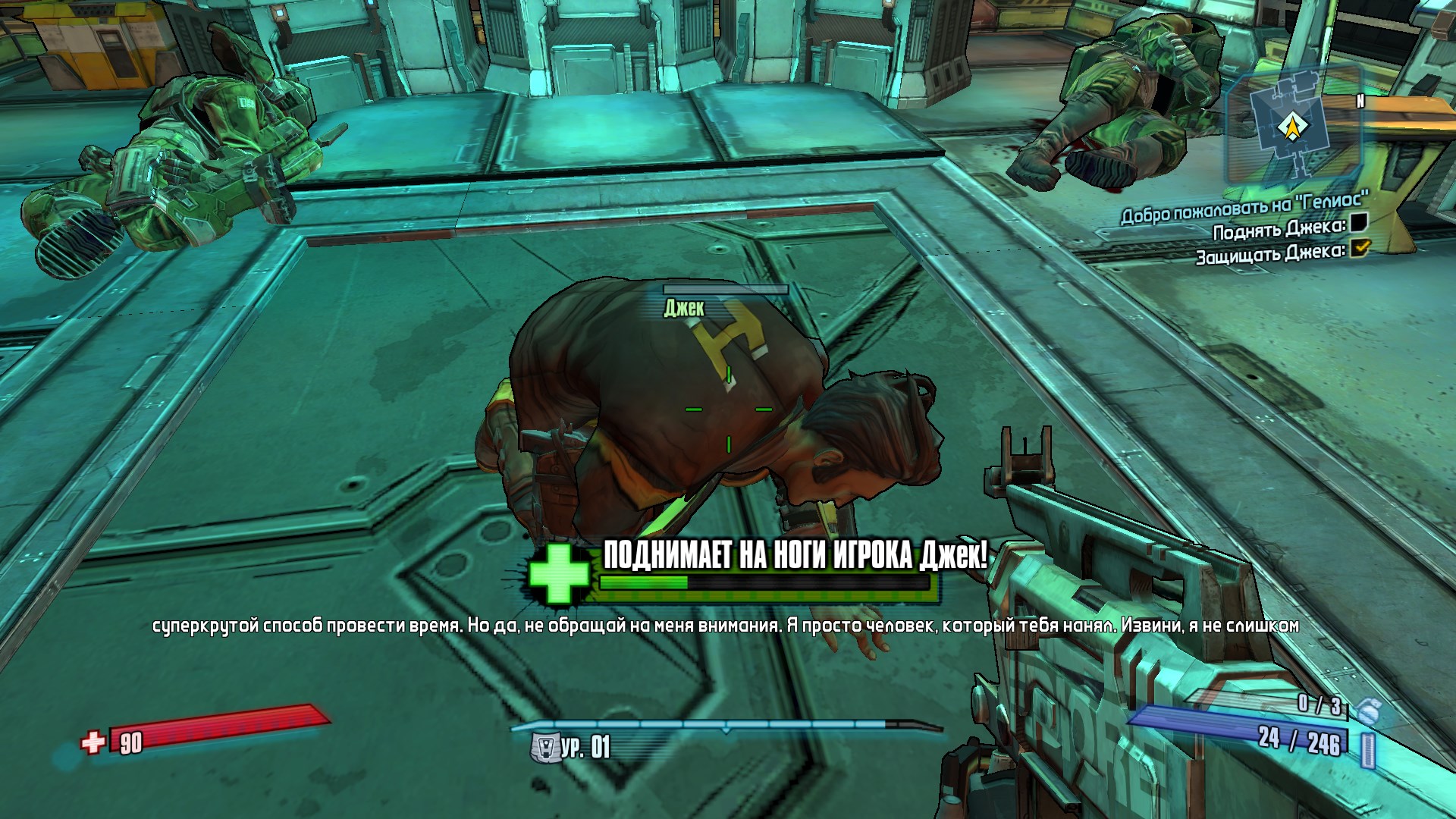Click the "Поднять Джека" objective checkbox
The width and height of the screenshot is (1456, 819).
(x=1358, y=223)
